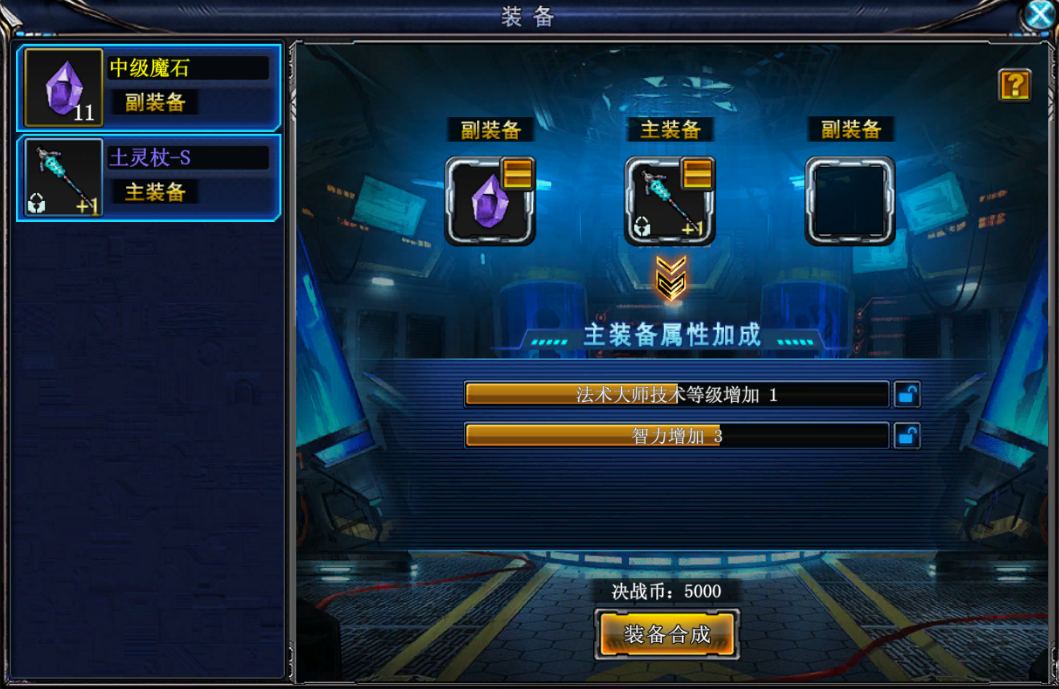
Task: Toggle the lock for 法术大师技术等级增加 attribute
Action: pos(907,394)
